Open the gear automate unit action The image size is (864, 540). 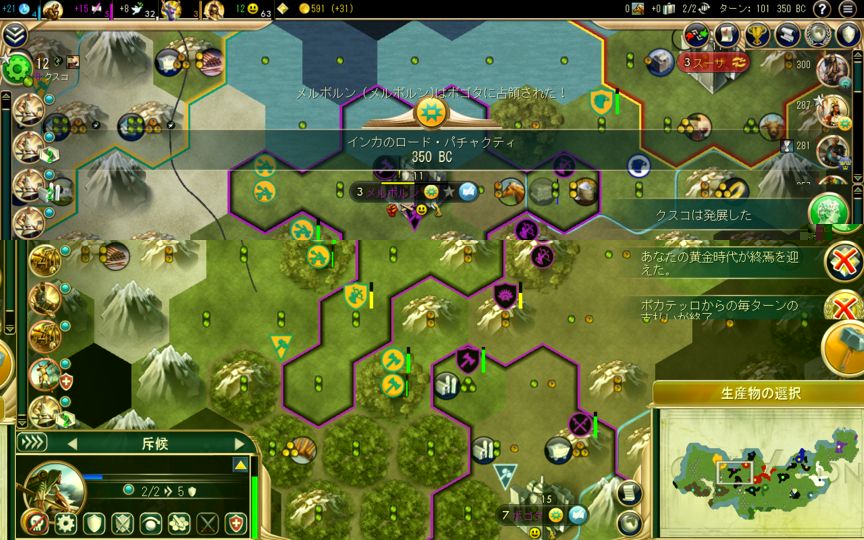click(x=66, y=522)
